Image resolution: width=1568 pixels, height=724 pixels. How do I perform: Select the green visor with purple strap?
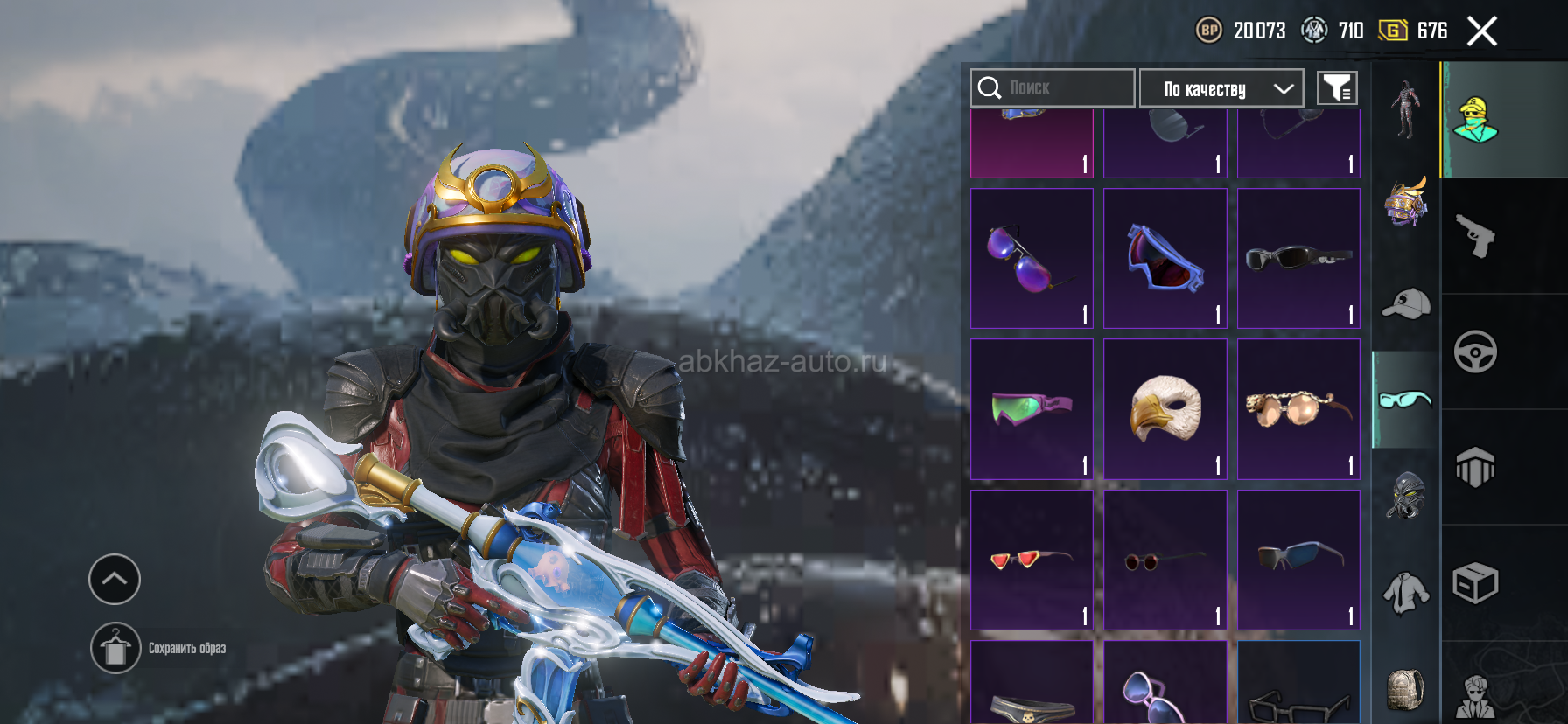coord(1032,409)
